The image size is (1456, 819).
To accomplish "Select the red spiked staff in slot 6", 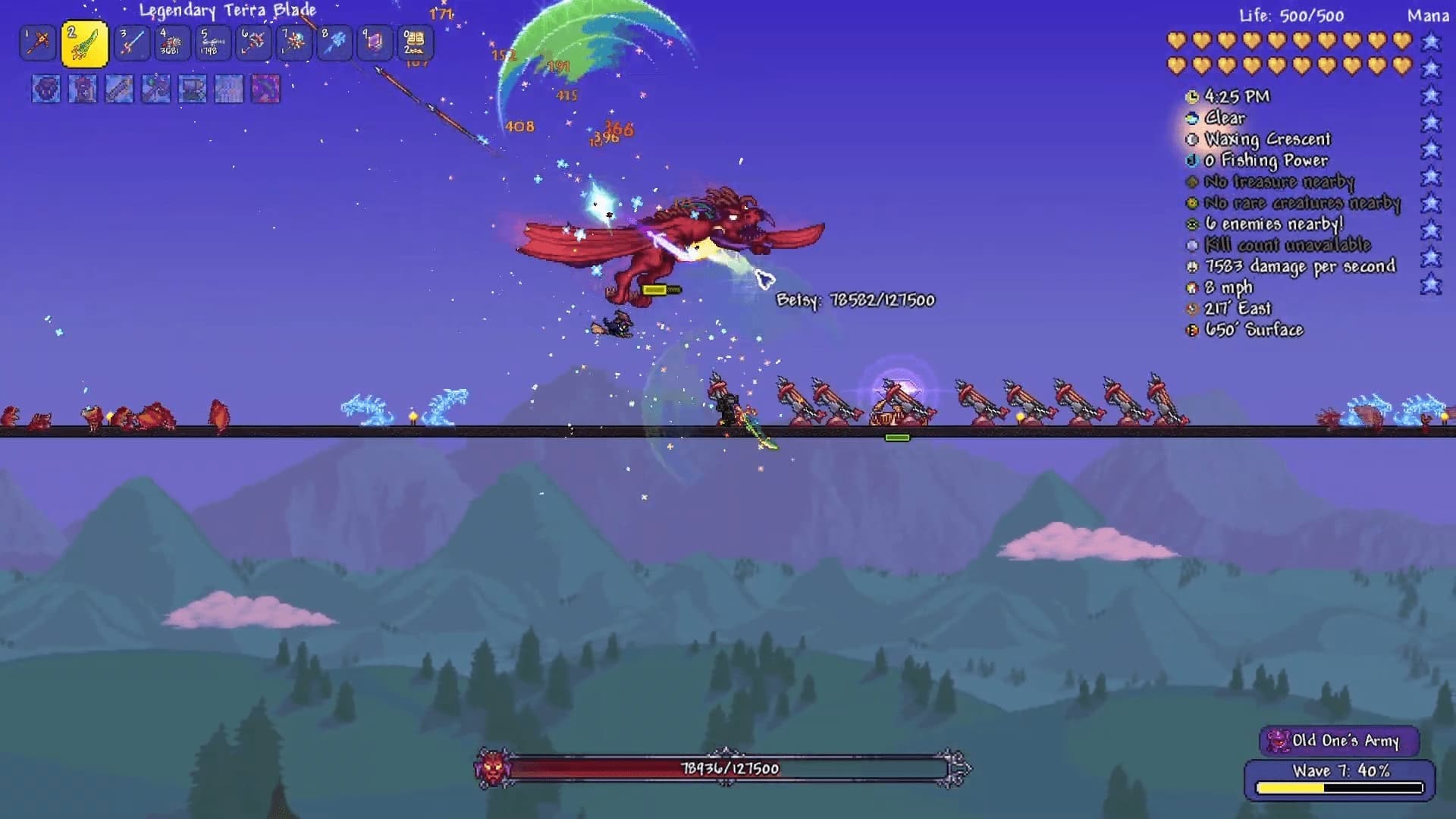I will pyautogui.click(x=253, y=42).
